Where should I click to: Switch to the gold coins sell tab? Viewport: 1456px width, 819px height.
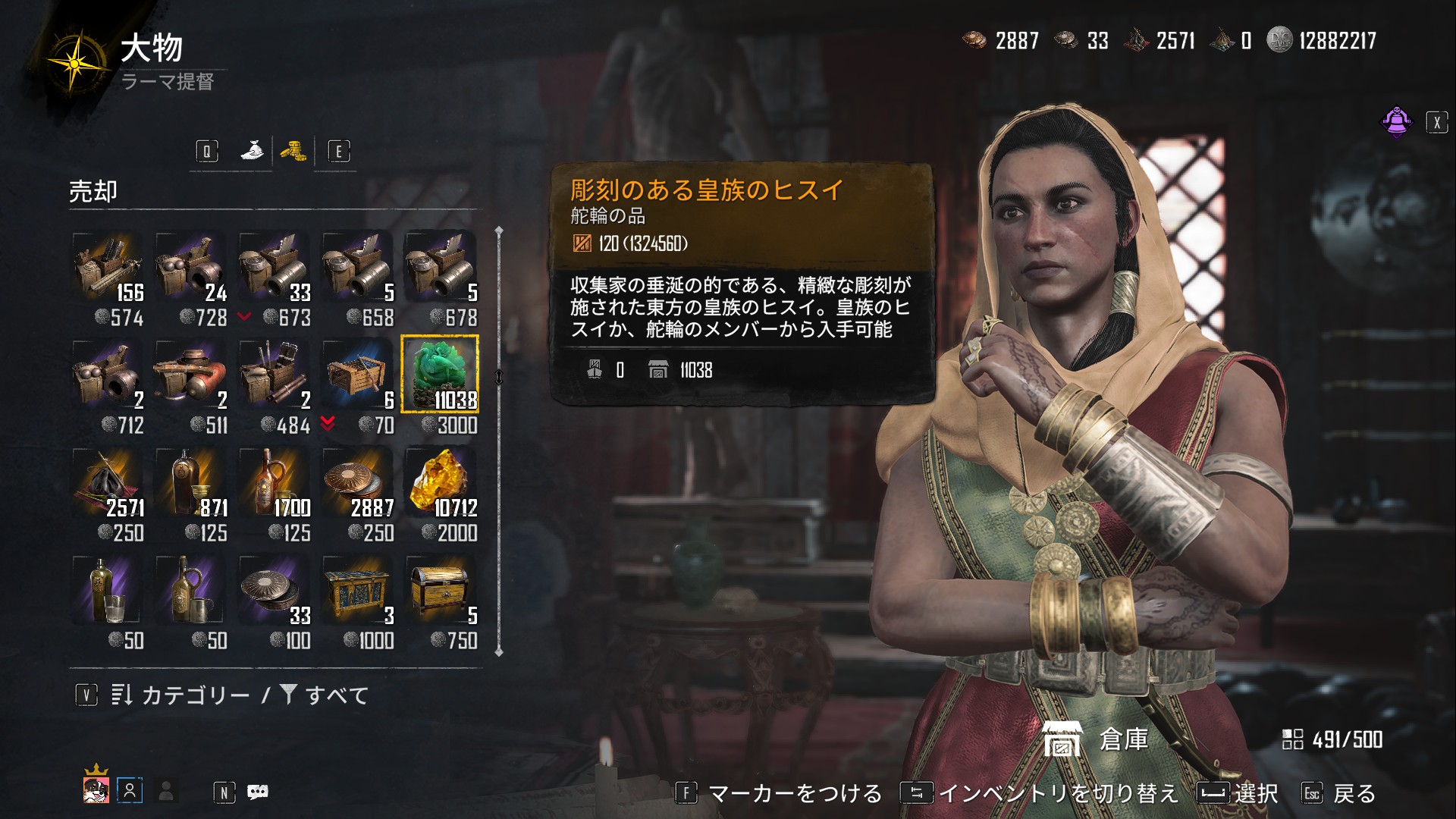(x=293, y=151)
